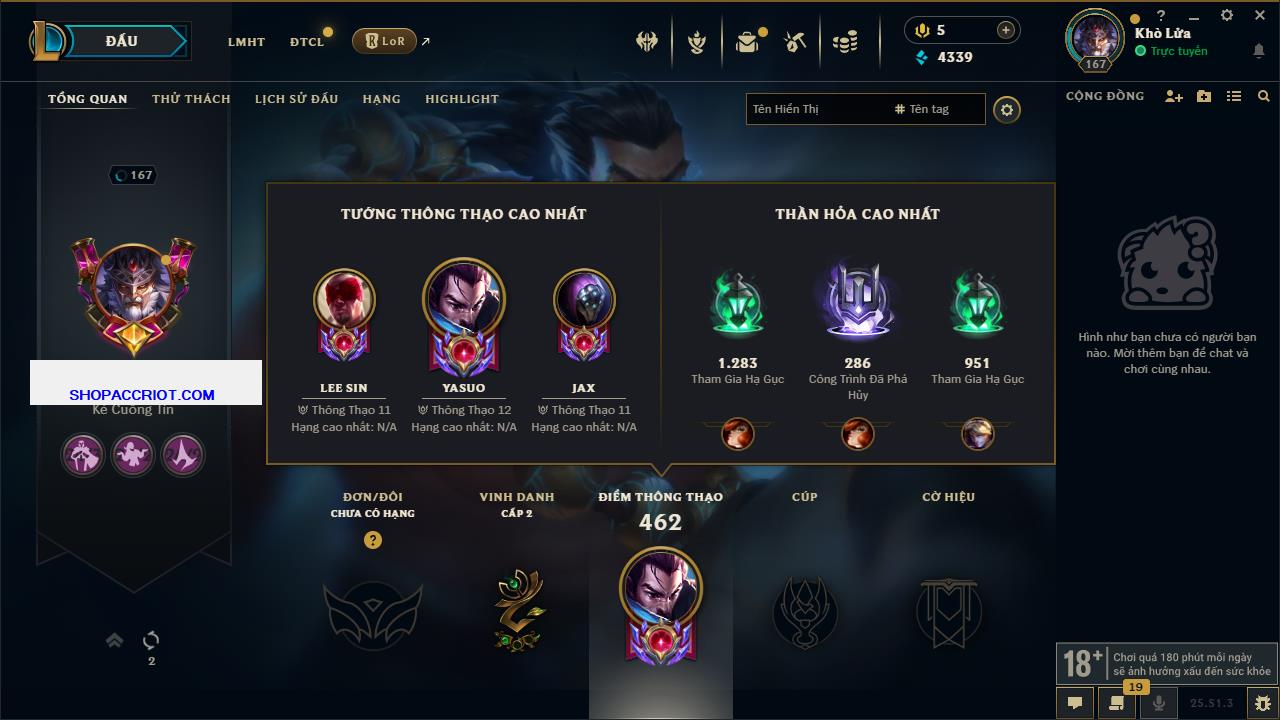Click the ĐẤU play button
This screenshot has width=1280, height=720.
click(121, 41)
